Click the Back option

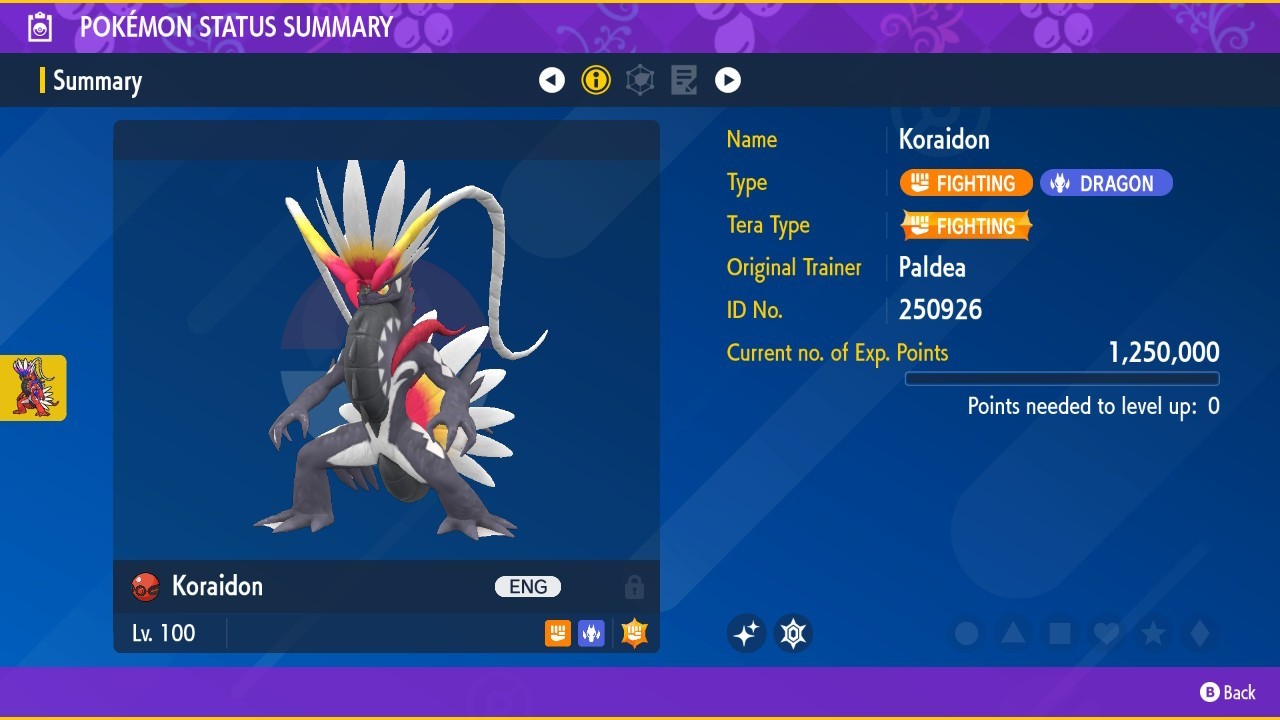pyautogui.click(x=1228, y=692)
